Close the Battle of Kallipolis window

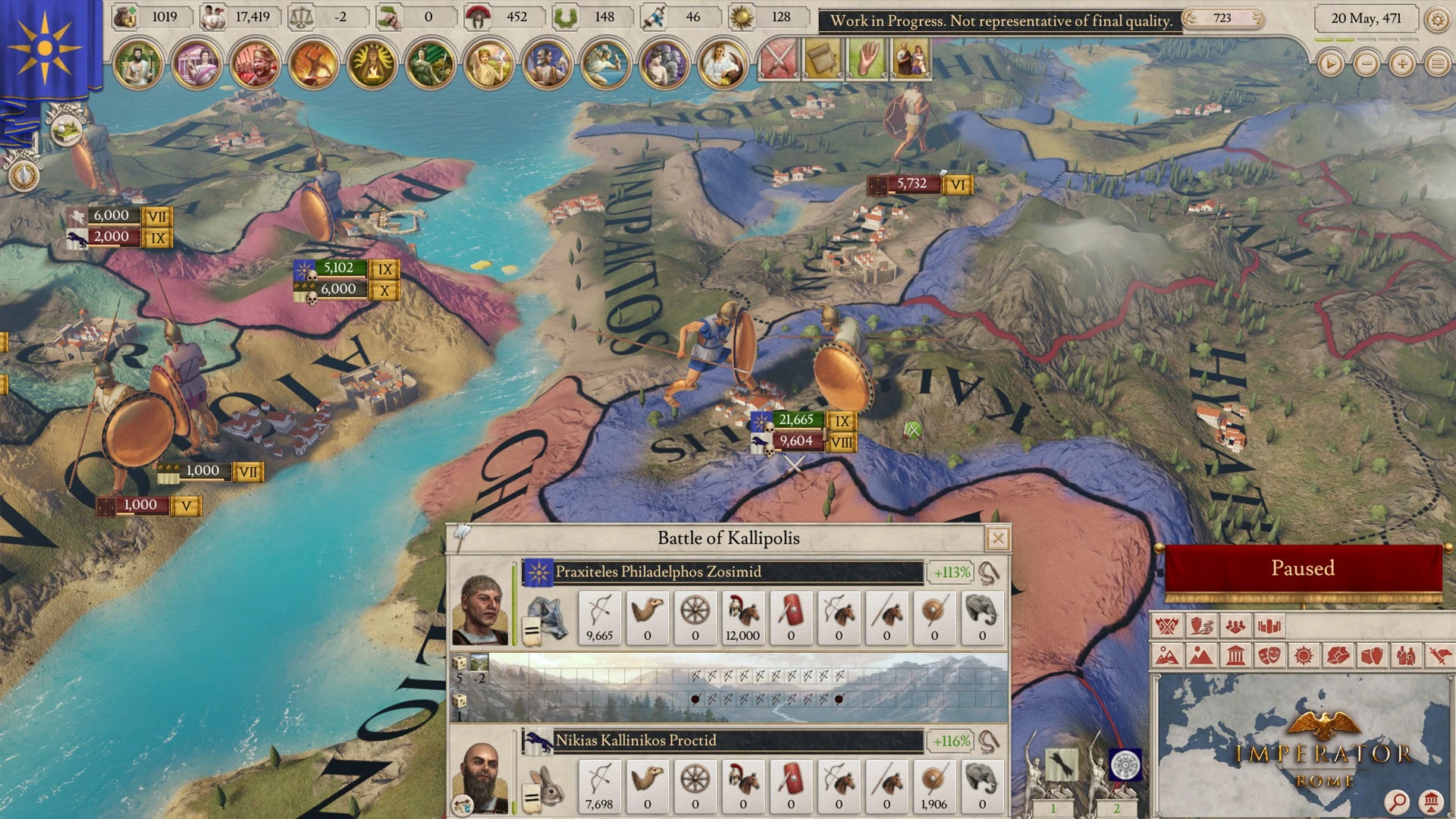[997, 538]
